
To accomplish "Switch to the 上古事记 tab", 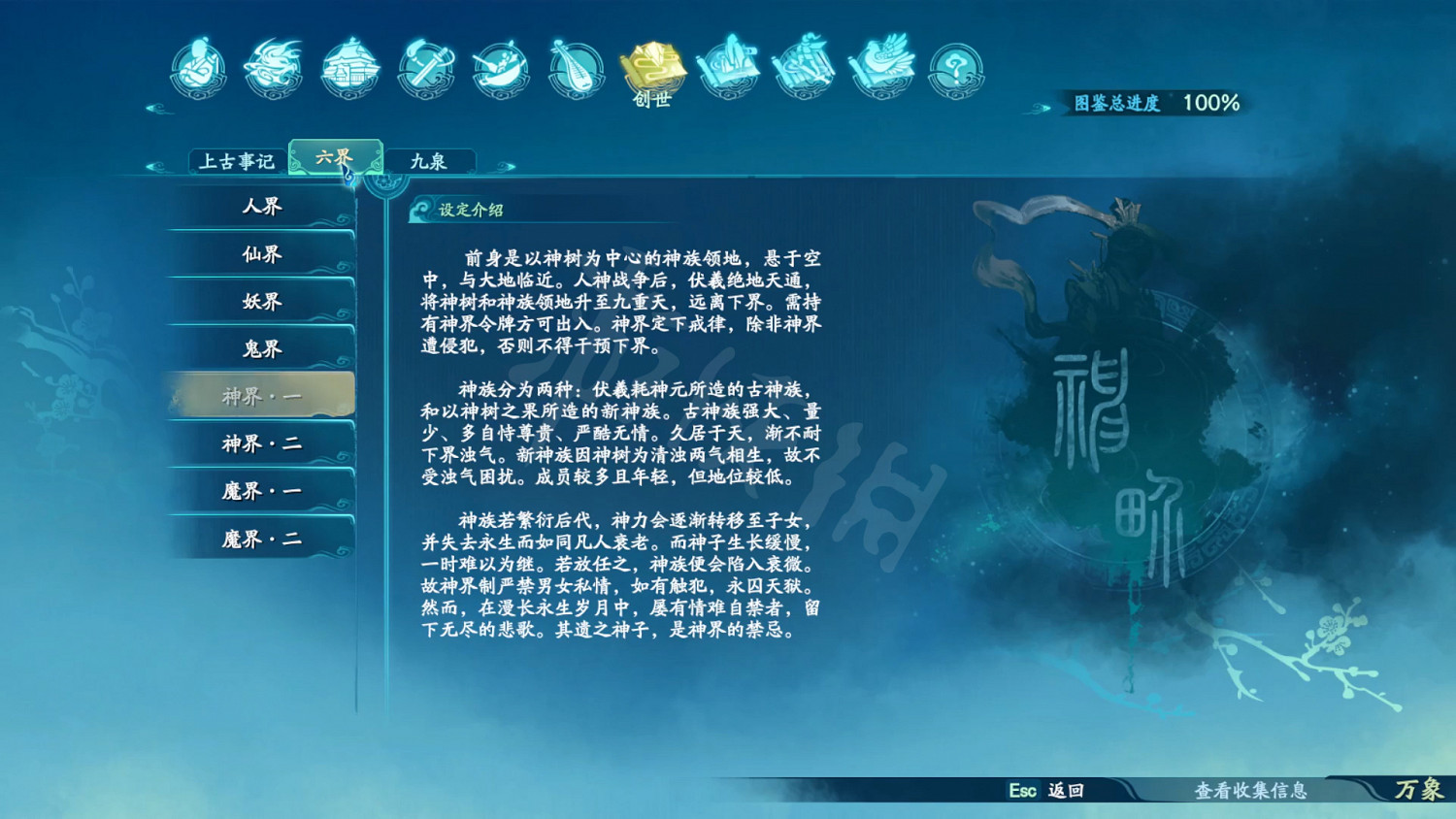I will click(236, 160).
